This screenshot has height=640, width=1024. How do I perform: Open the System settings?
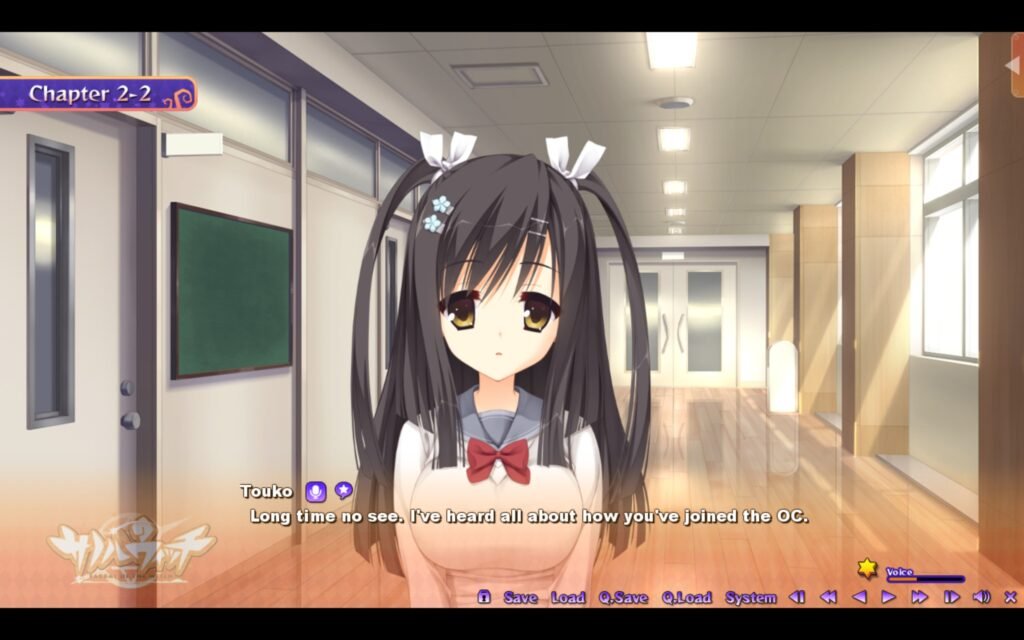coord(750,597)
